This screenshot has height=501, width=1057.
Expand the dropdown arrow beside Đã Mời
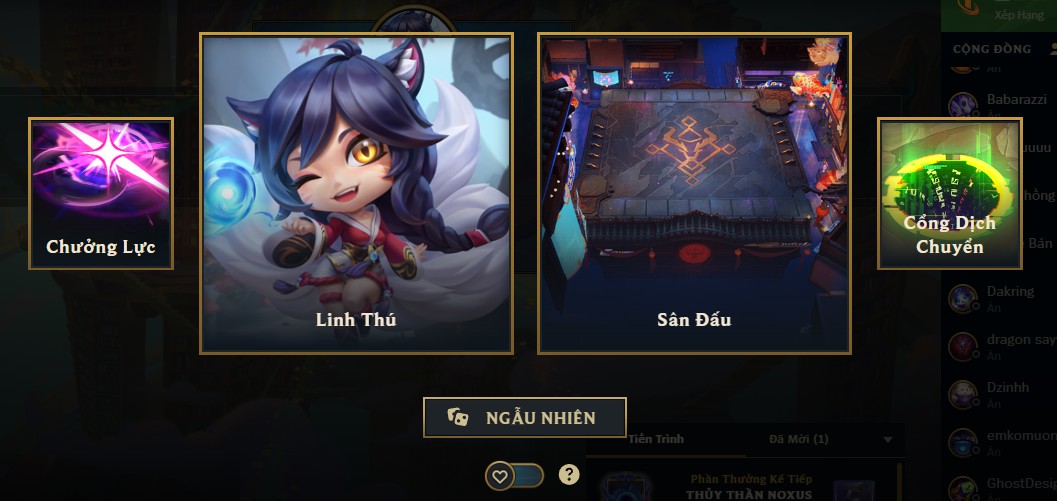pos(888,439)
